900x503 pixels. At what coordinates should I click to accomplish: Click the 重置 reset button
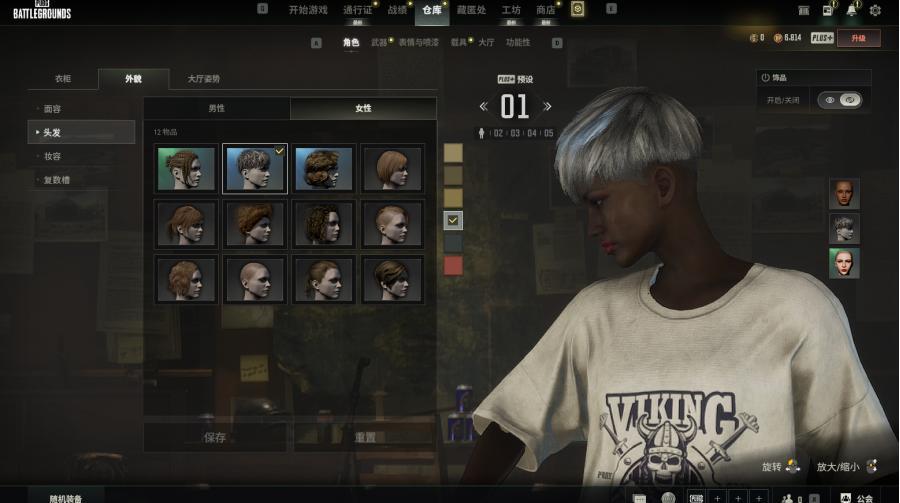365,437
